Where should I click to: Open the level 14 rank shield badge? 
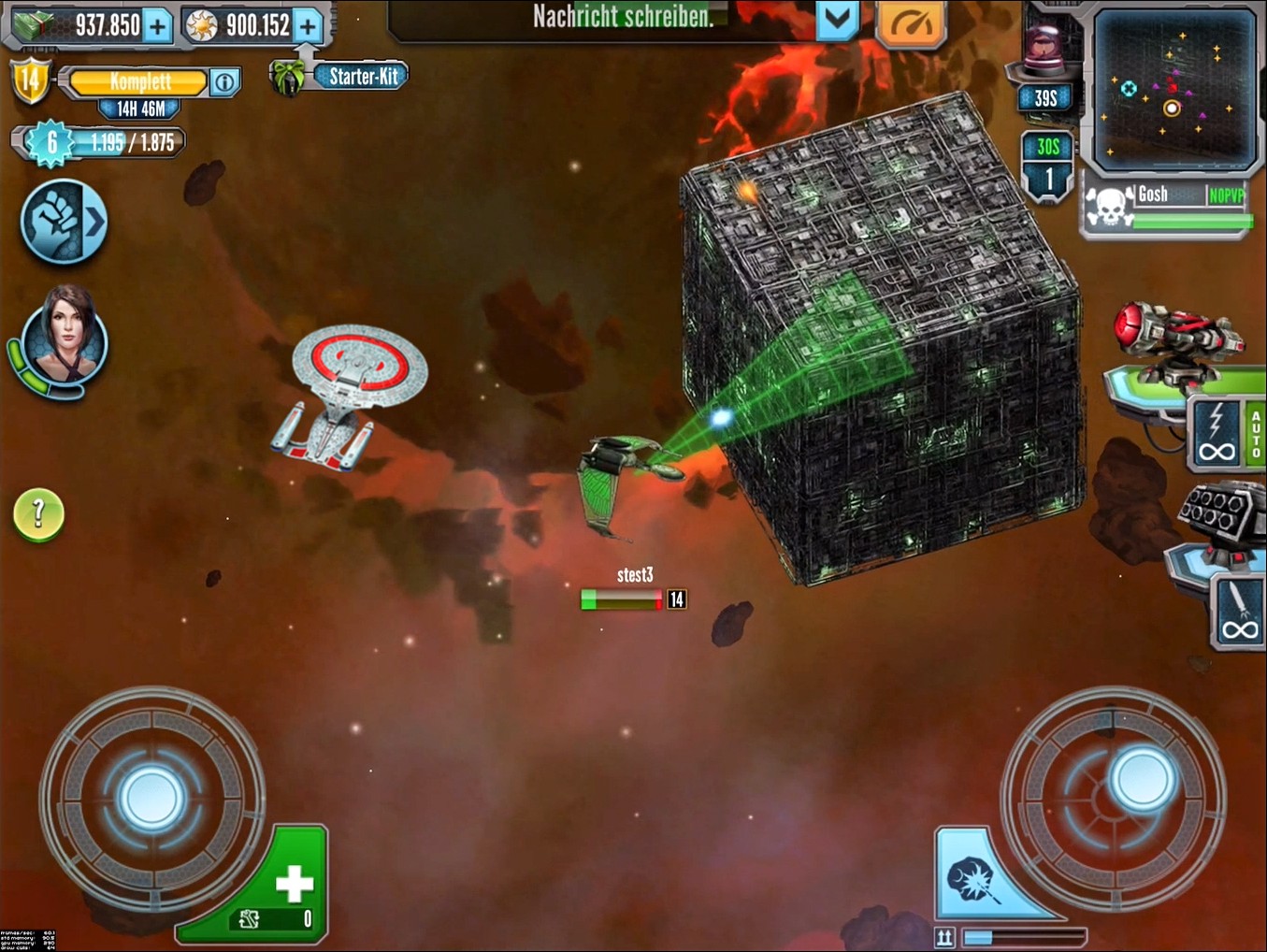30,80
